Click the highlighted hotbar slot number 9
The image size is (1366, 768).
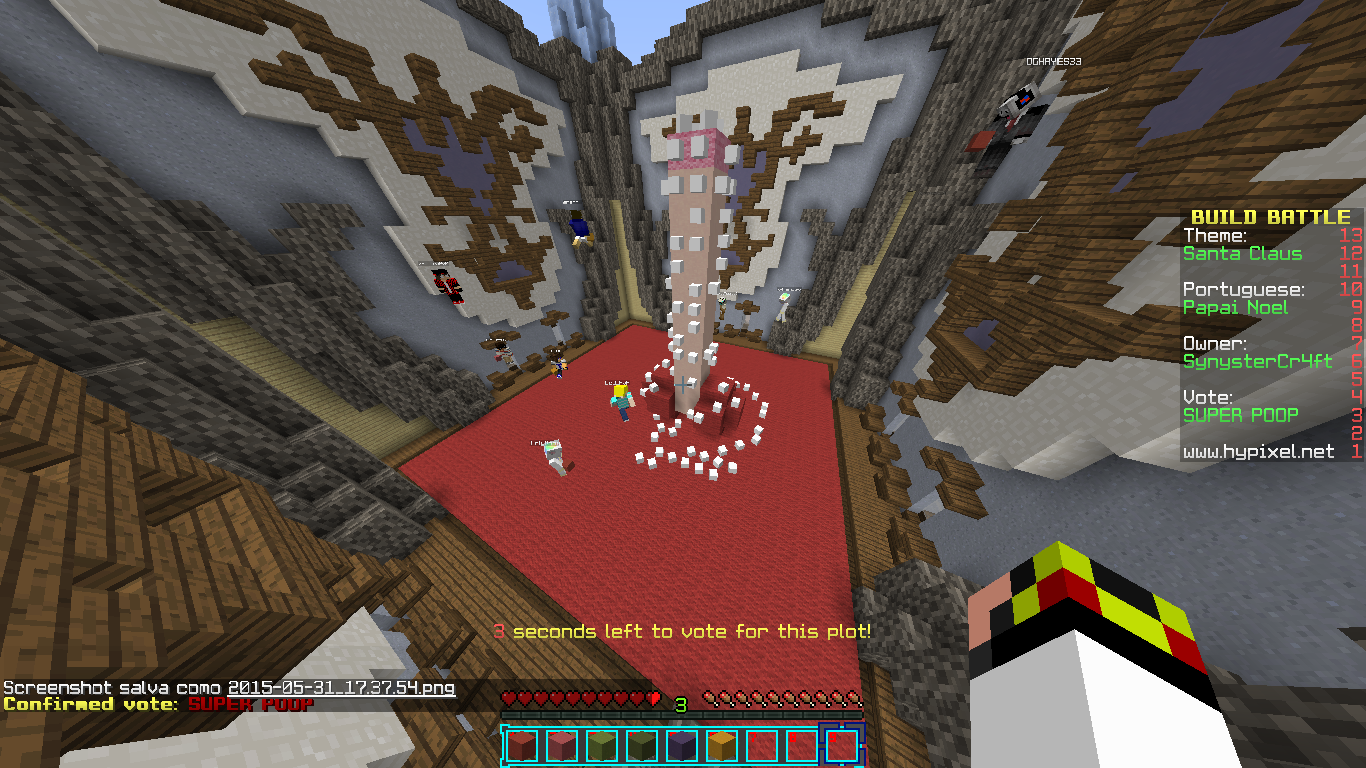click(841, 746)
